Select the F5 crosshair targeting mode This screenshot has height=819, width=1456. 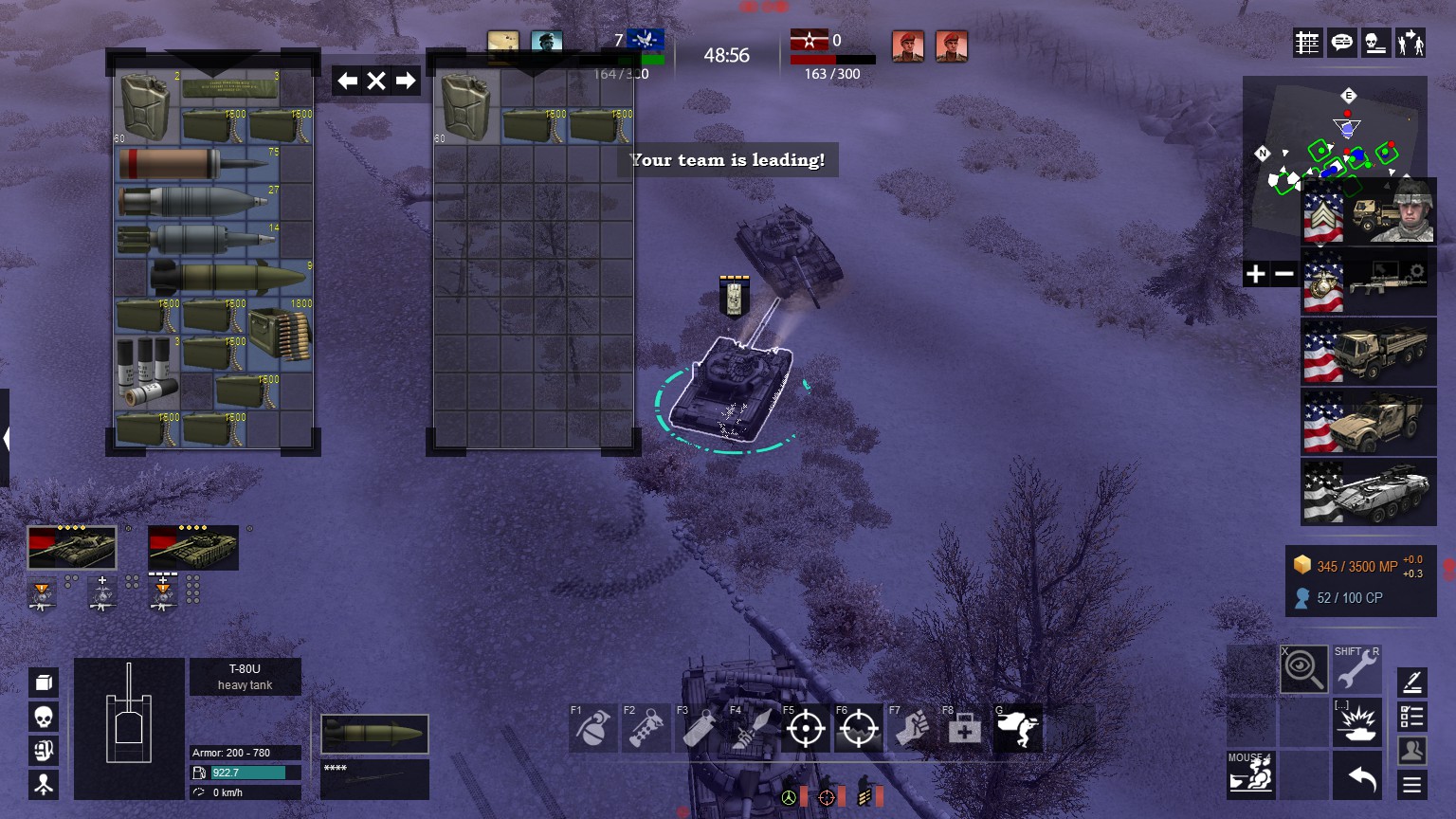(x=805, y=729)
